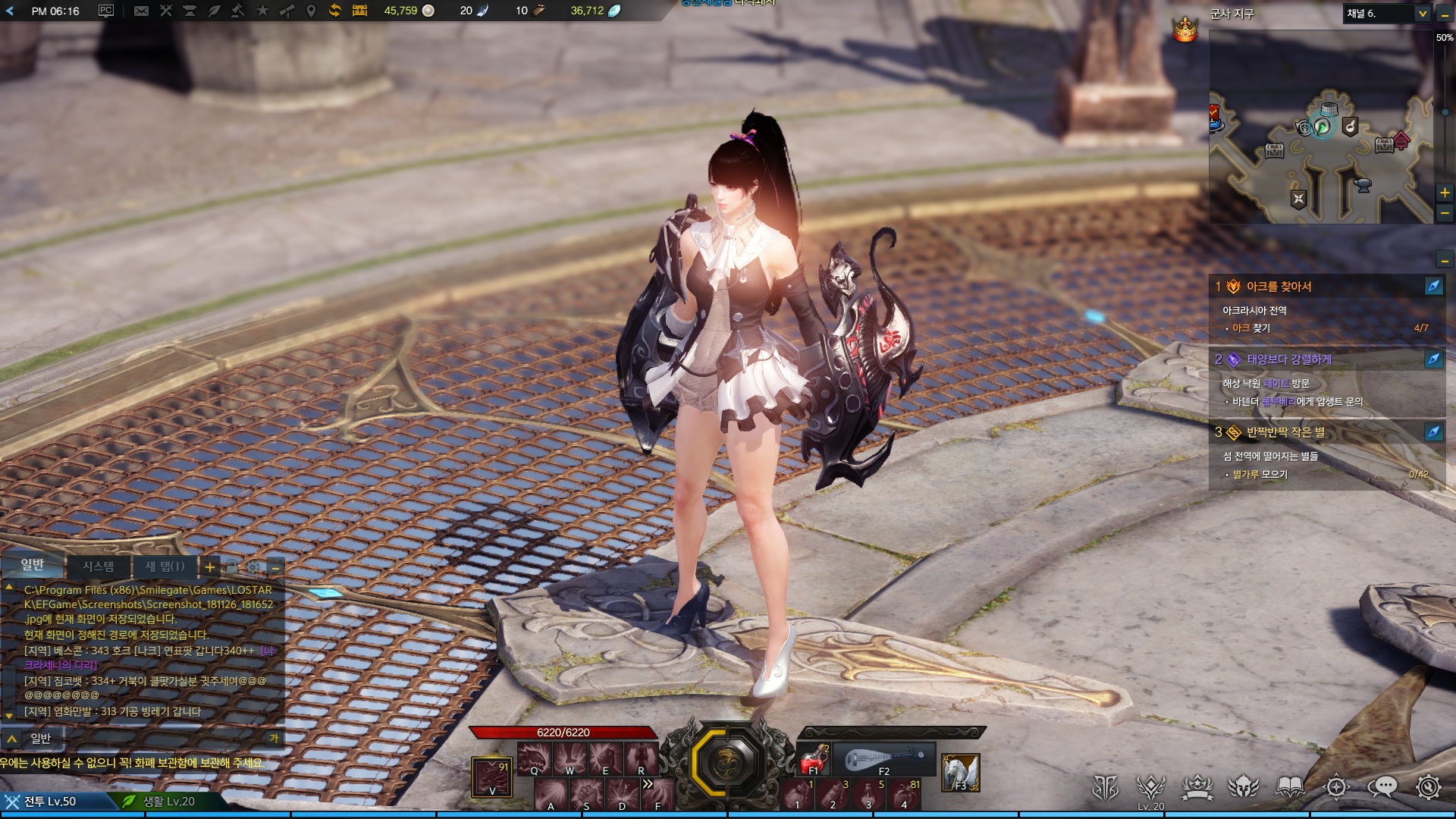Select the '아크를 찾아서' quest tracker entry
Screen dimensions: 1456x819
click(x=1279, y=287)
